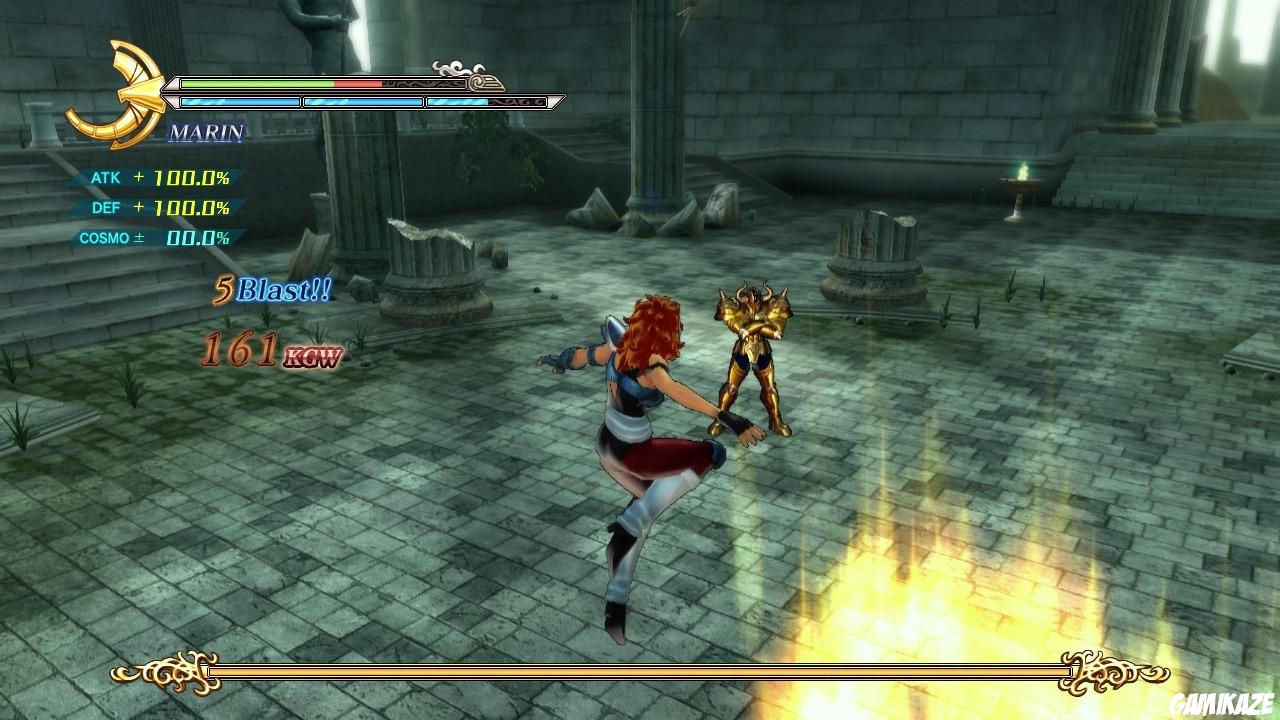Click the COSMO stat label icon
This screenshot has width=1280, height=720.
(x=105, y=238)
